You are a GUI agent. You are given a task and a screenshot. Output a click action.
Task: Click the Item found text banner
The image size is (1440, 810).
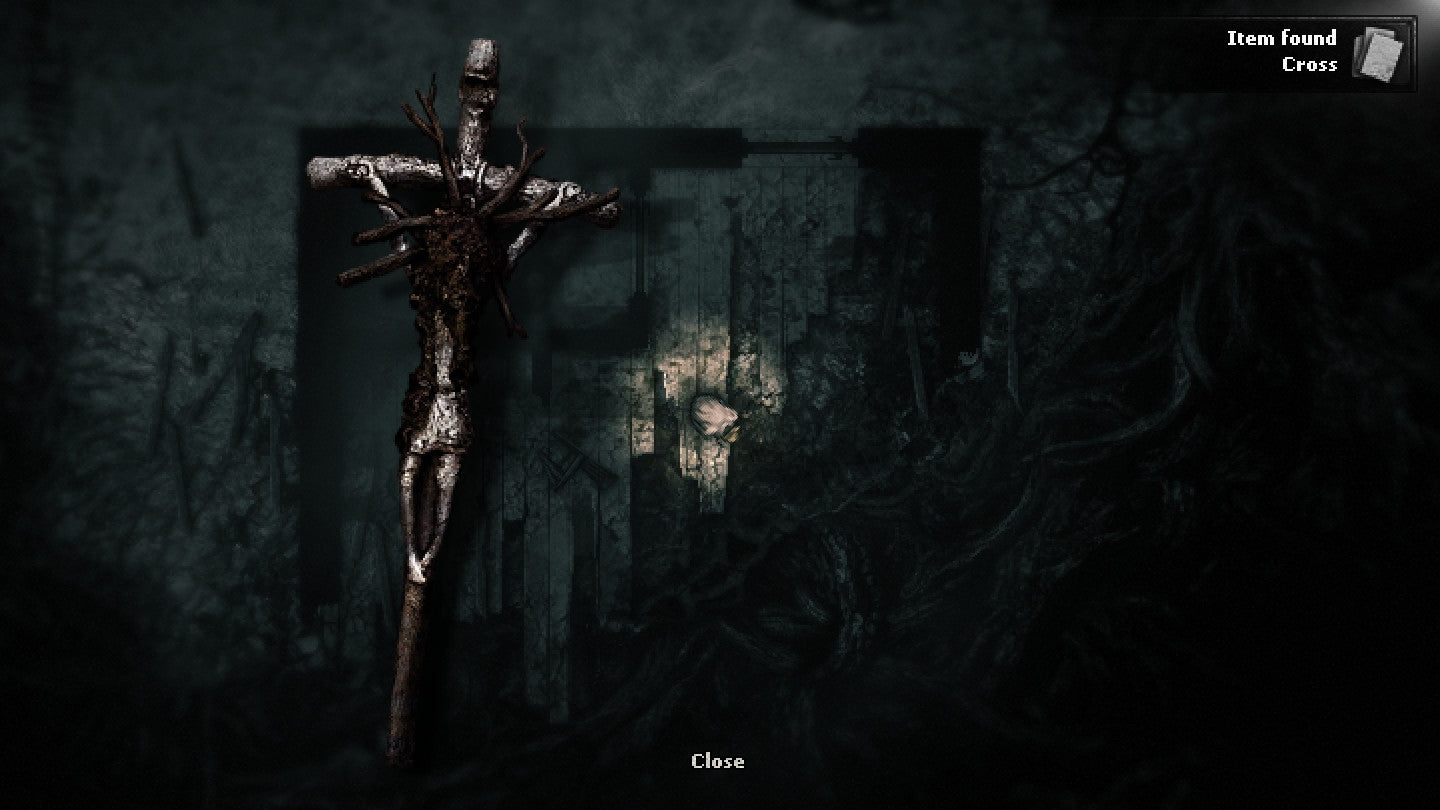[x=1281, y=38]
